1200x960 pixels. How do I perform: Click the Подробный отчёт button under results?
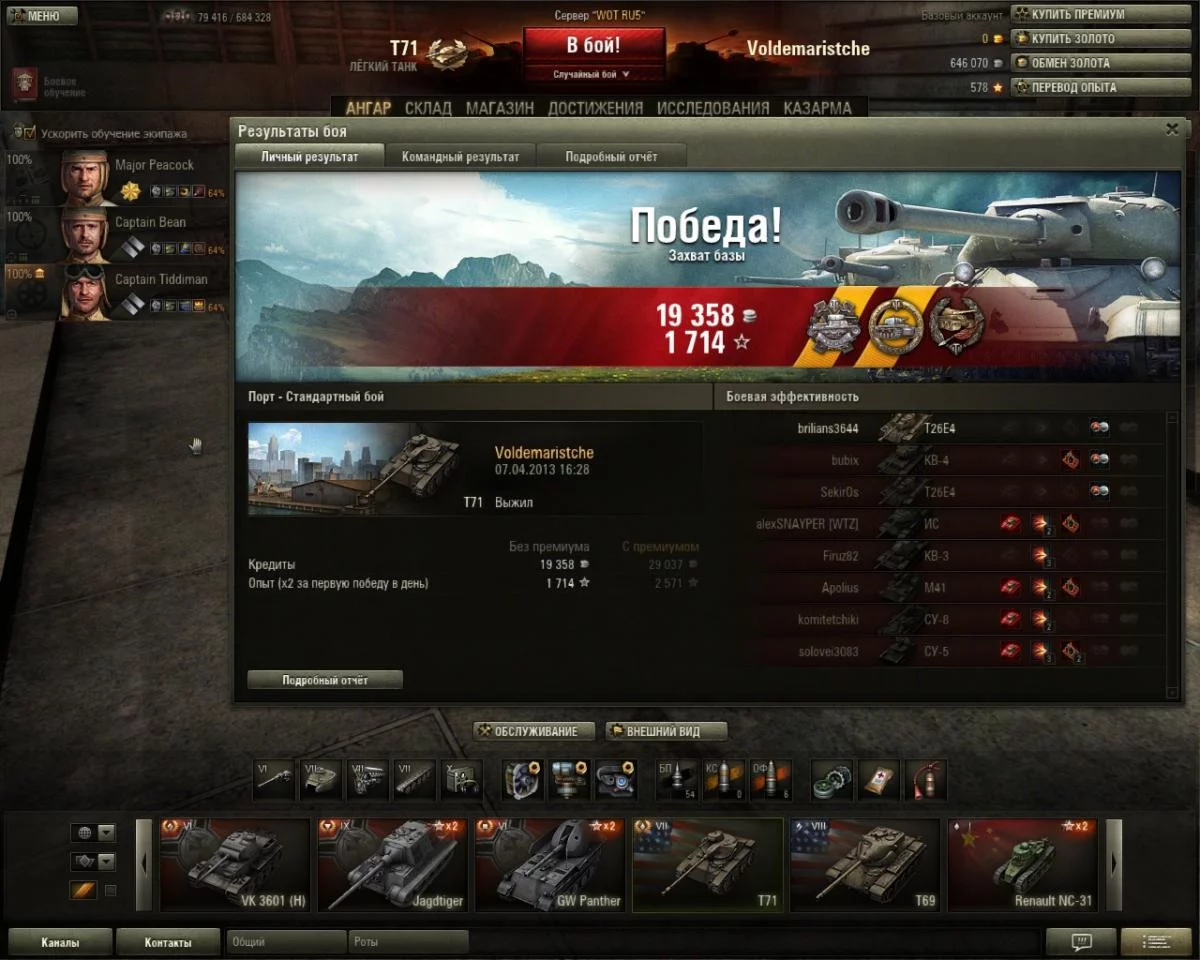coord(325,680)
